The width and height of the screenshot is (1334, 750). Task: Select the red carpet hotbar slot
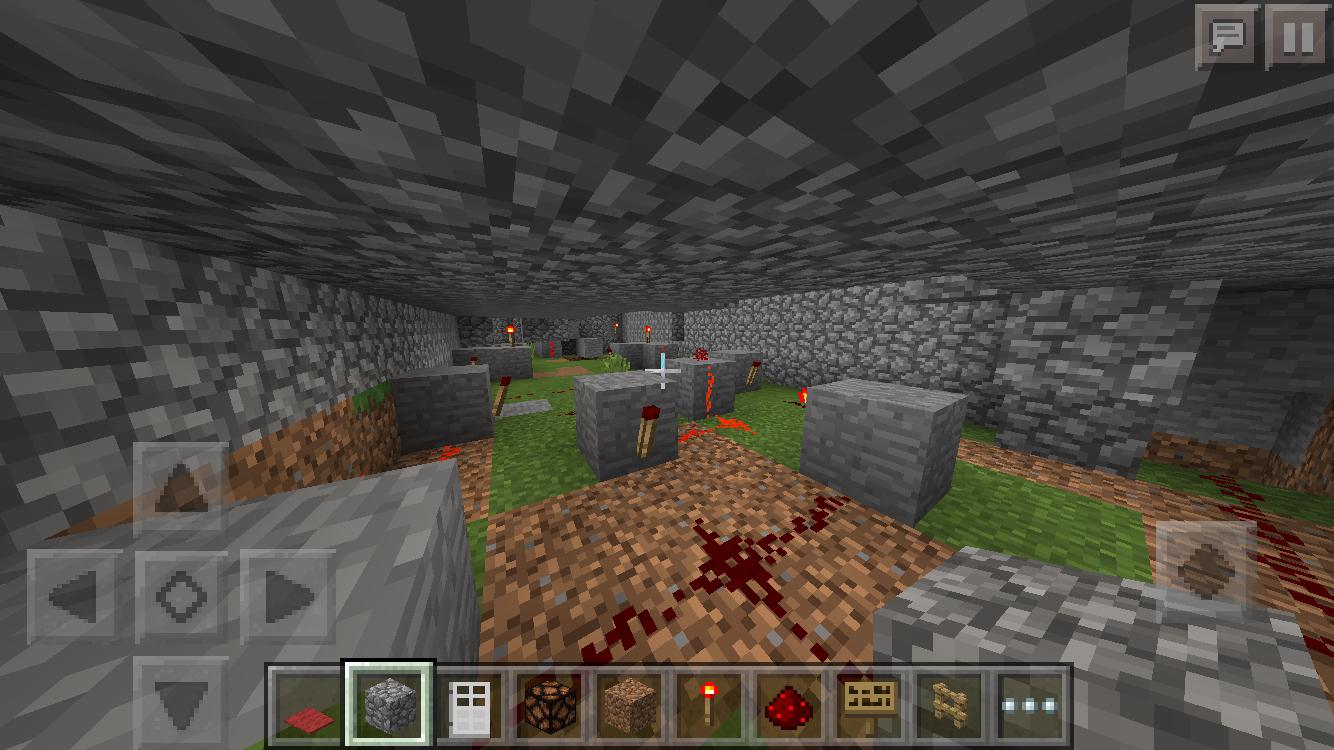coord(308,705)
